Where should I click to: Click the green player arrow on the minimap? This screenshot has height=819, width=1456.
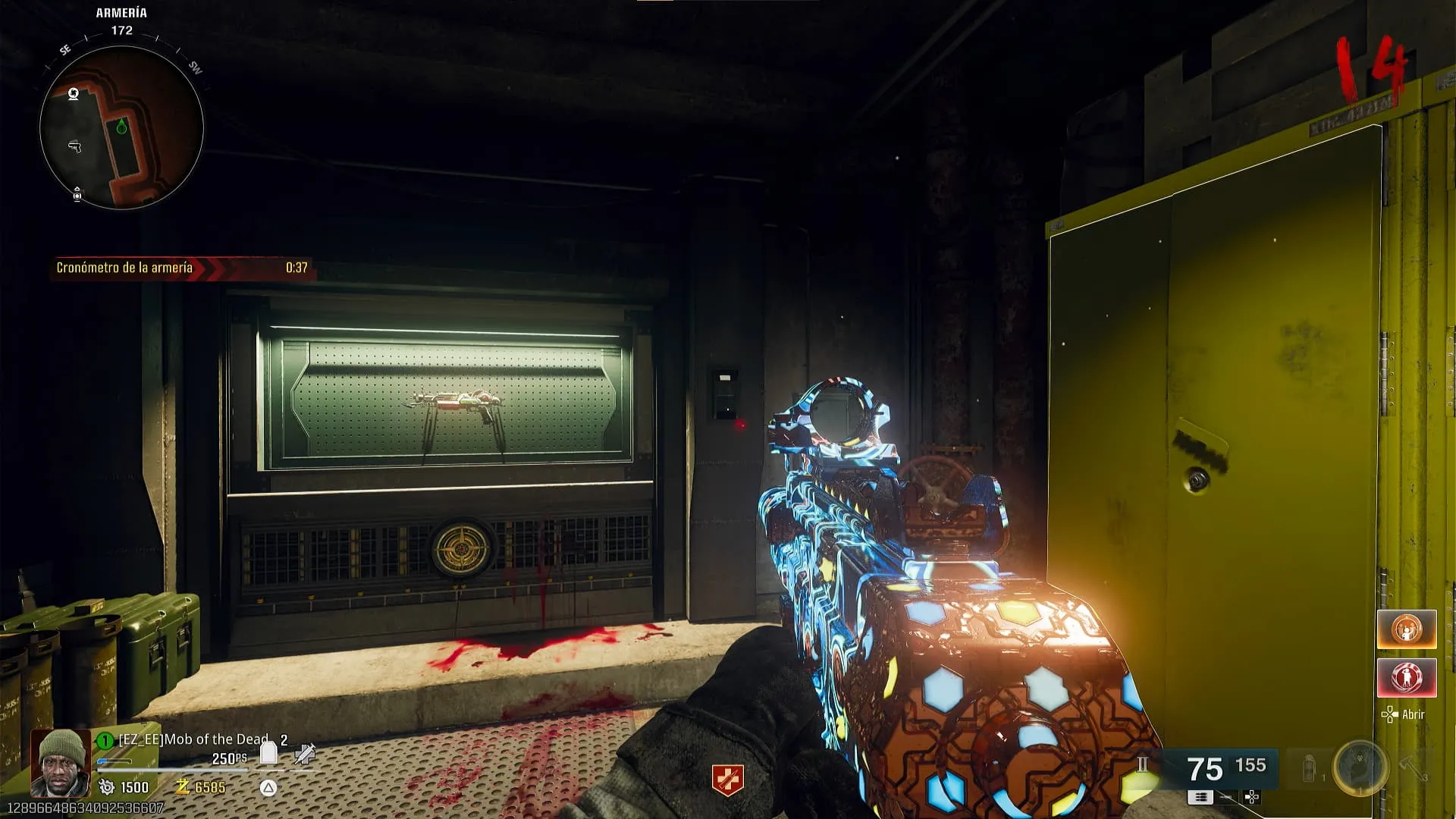[121, 127]
